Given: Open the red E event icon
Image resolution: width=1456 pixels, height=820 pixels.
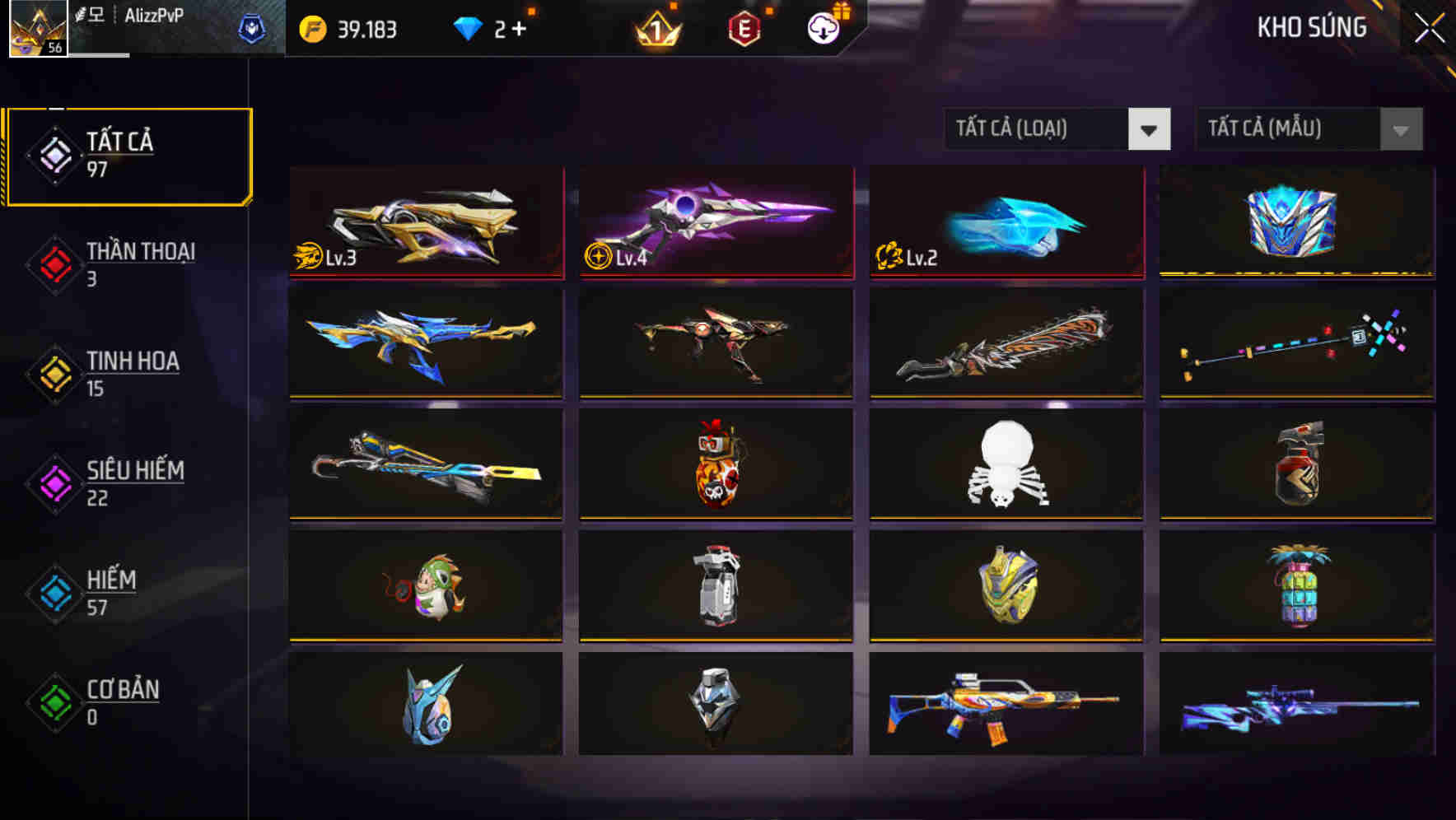Looking at the screenshot, I should [745, 26].
